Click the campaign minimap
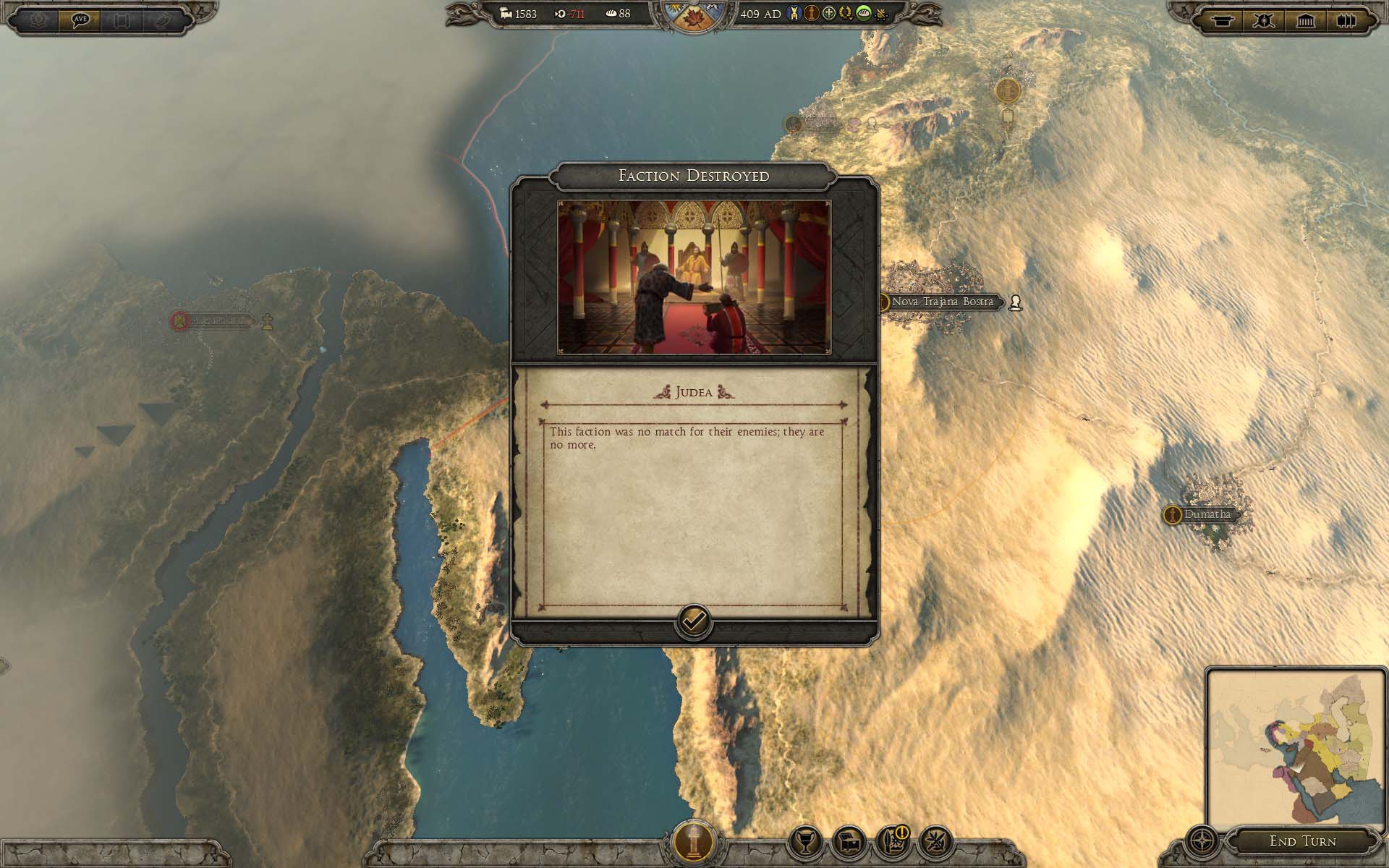Screen dimensions: 1389x868 tap(1295, 749)
